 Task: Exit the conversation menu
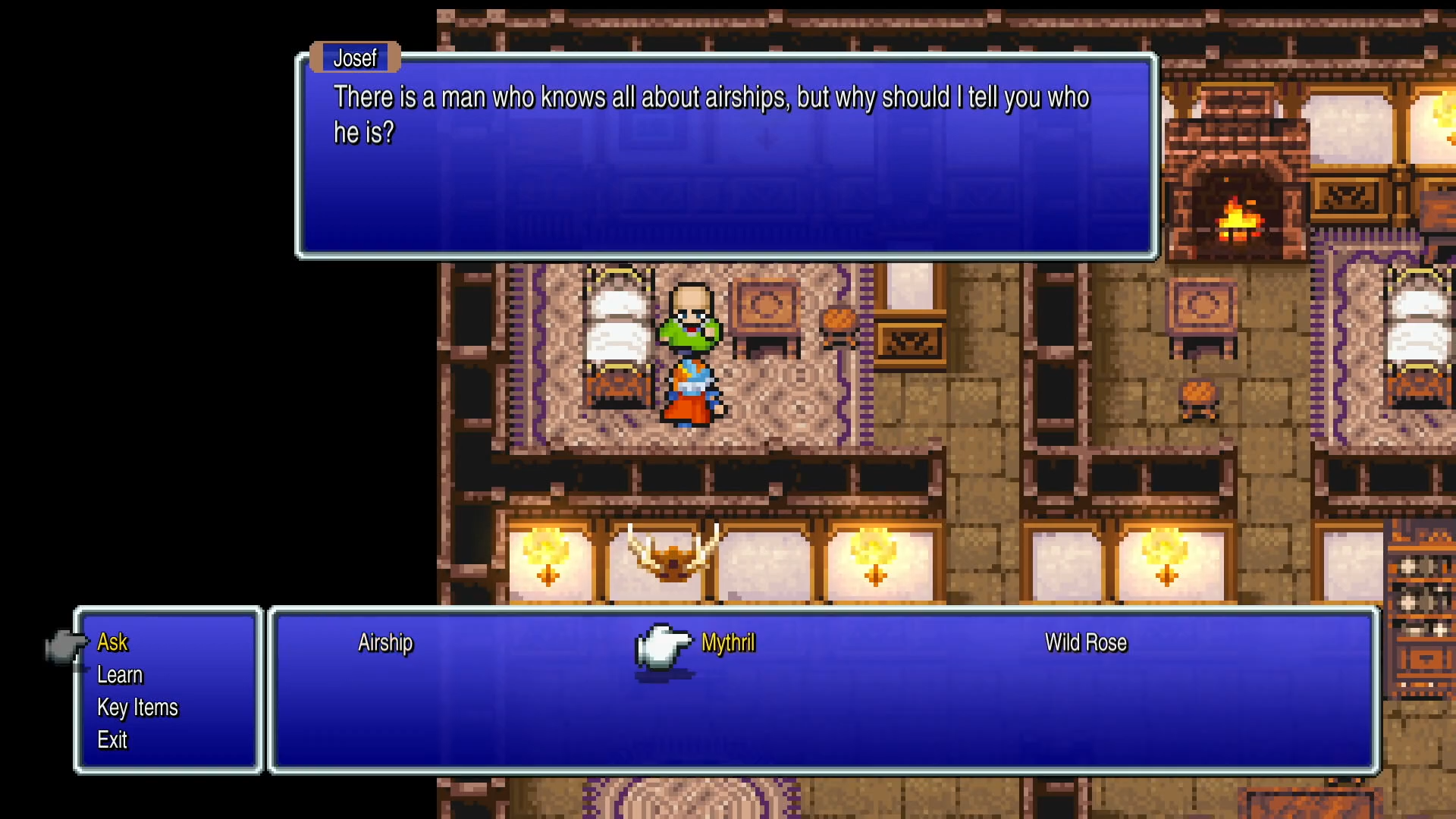point(112,740)
